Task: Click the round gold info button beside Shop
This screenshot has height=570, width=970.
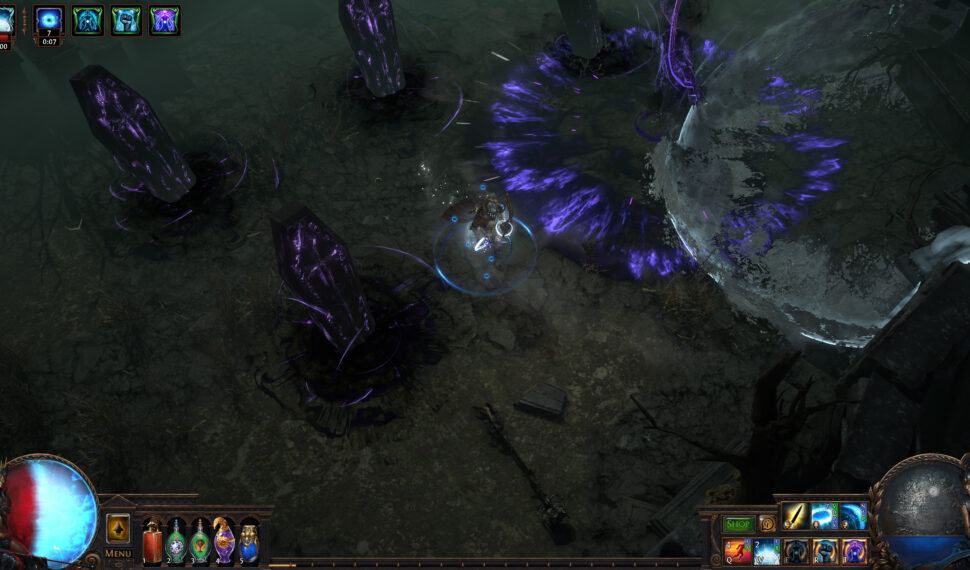Action: pyautogui.click(x=767, y=523)
